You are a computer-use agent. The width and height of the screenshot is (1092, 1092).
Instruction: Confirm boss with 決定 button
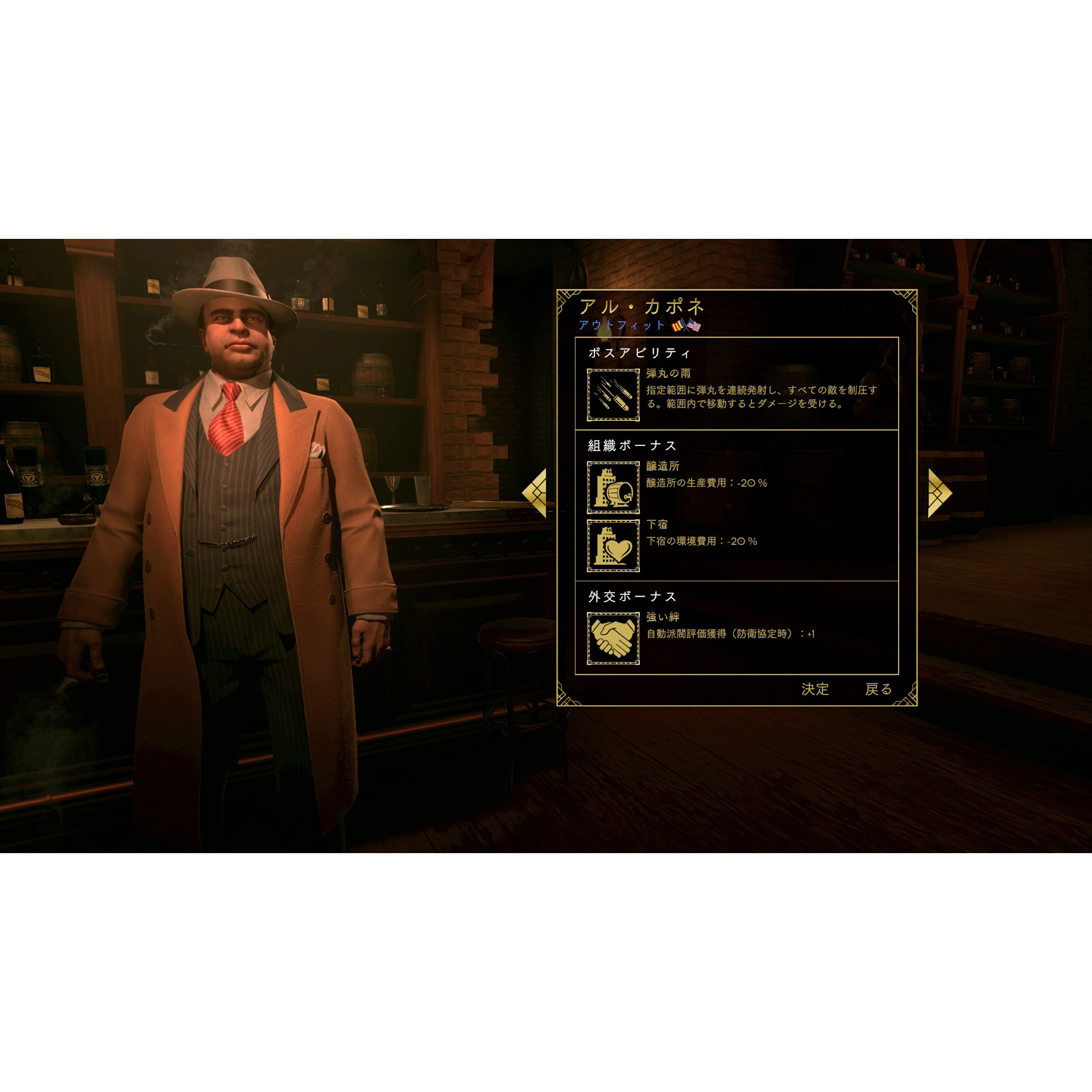815,689
